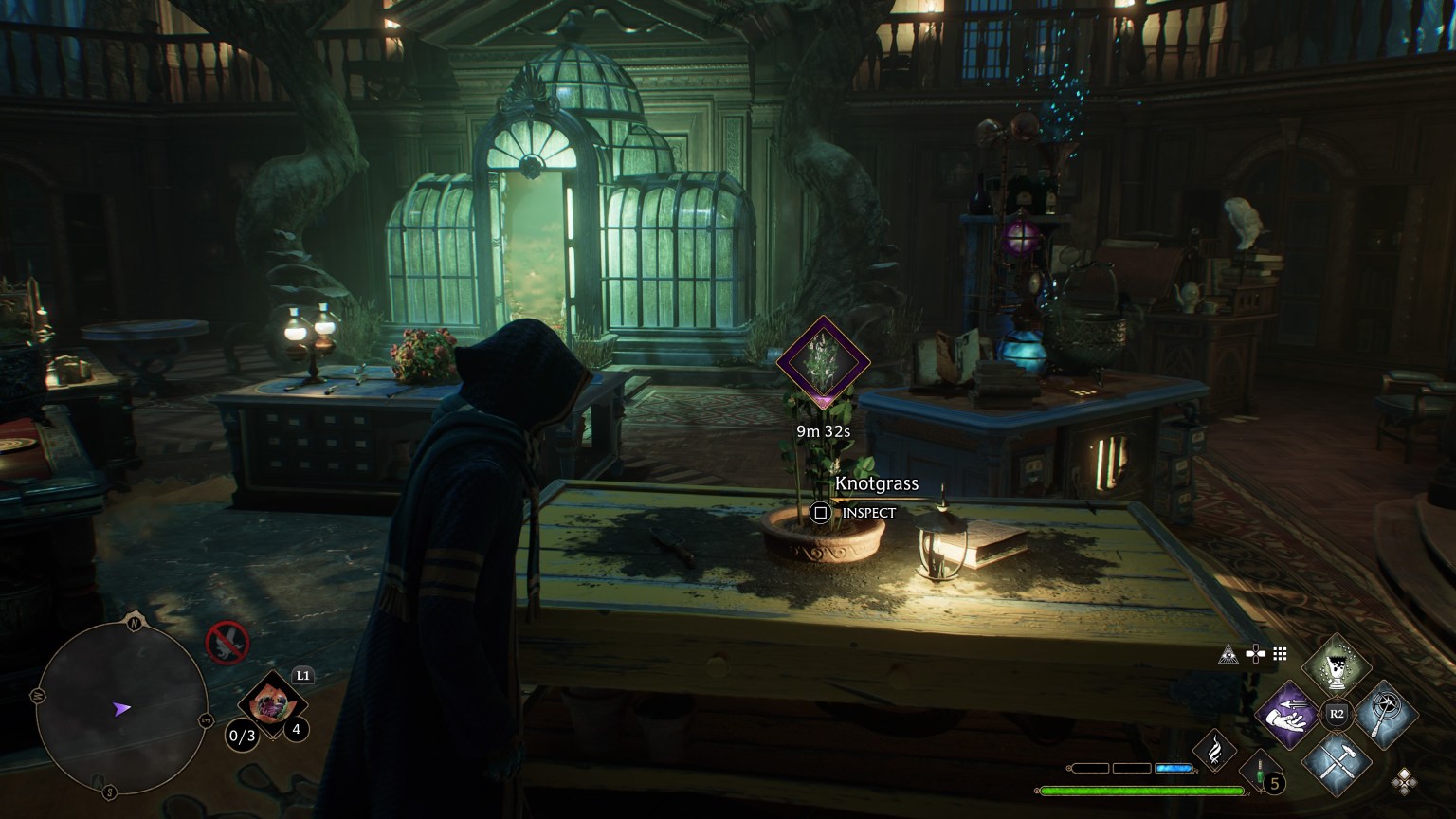
Task: Click the 0/3 harvest counter
Action: (242, 735)
